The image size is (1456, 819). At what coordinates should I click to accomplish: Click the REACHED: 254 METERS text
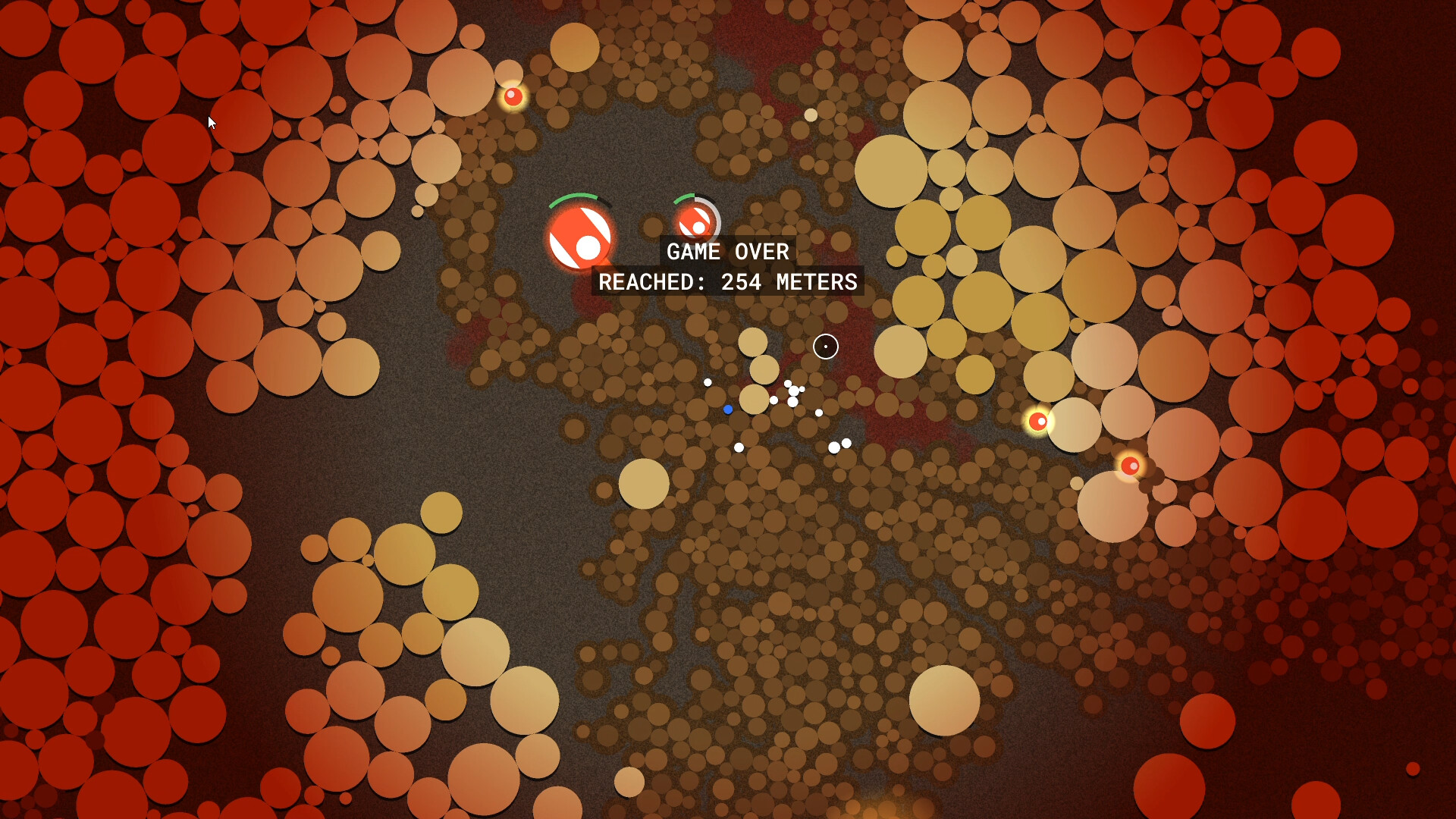(728, 283)
